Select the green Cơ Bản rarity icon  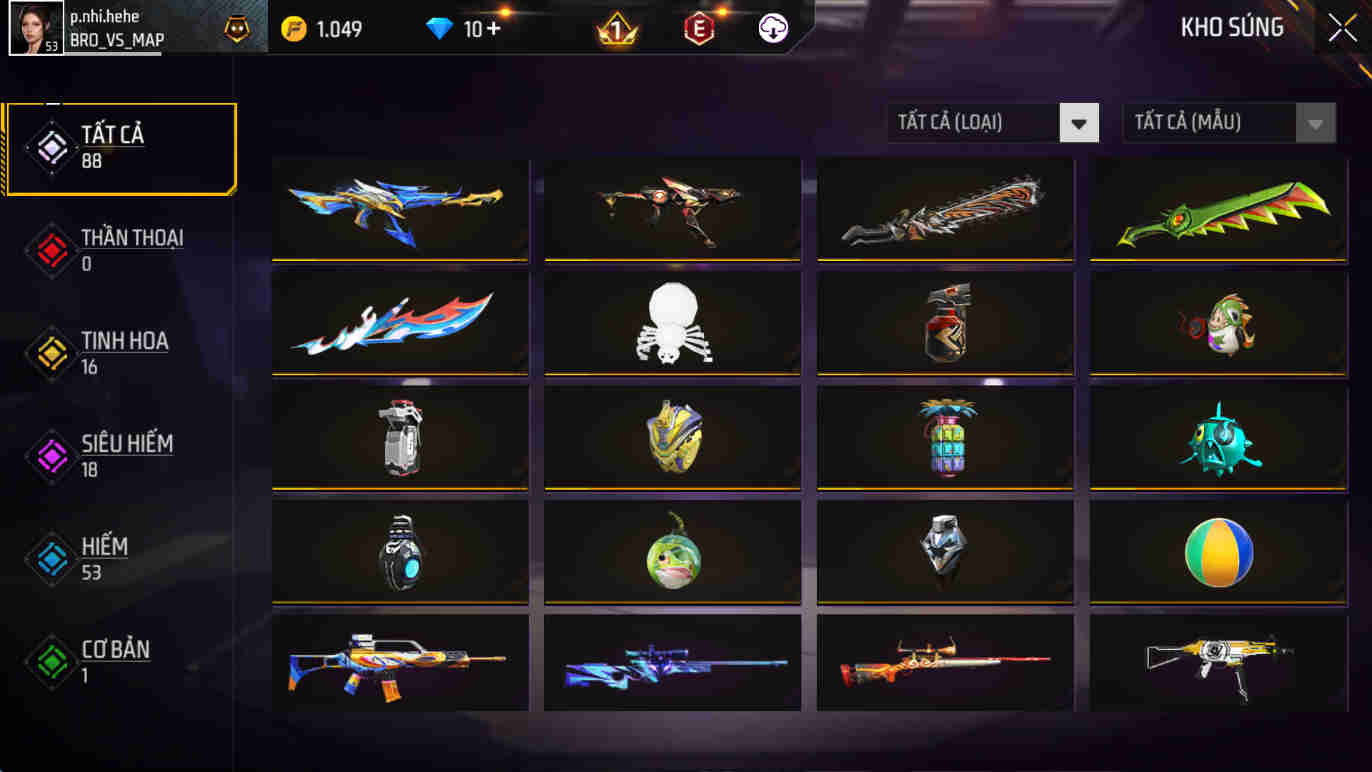coord(52,660)
